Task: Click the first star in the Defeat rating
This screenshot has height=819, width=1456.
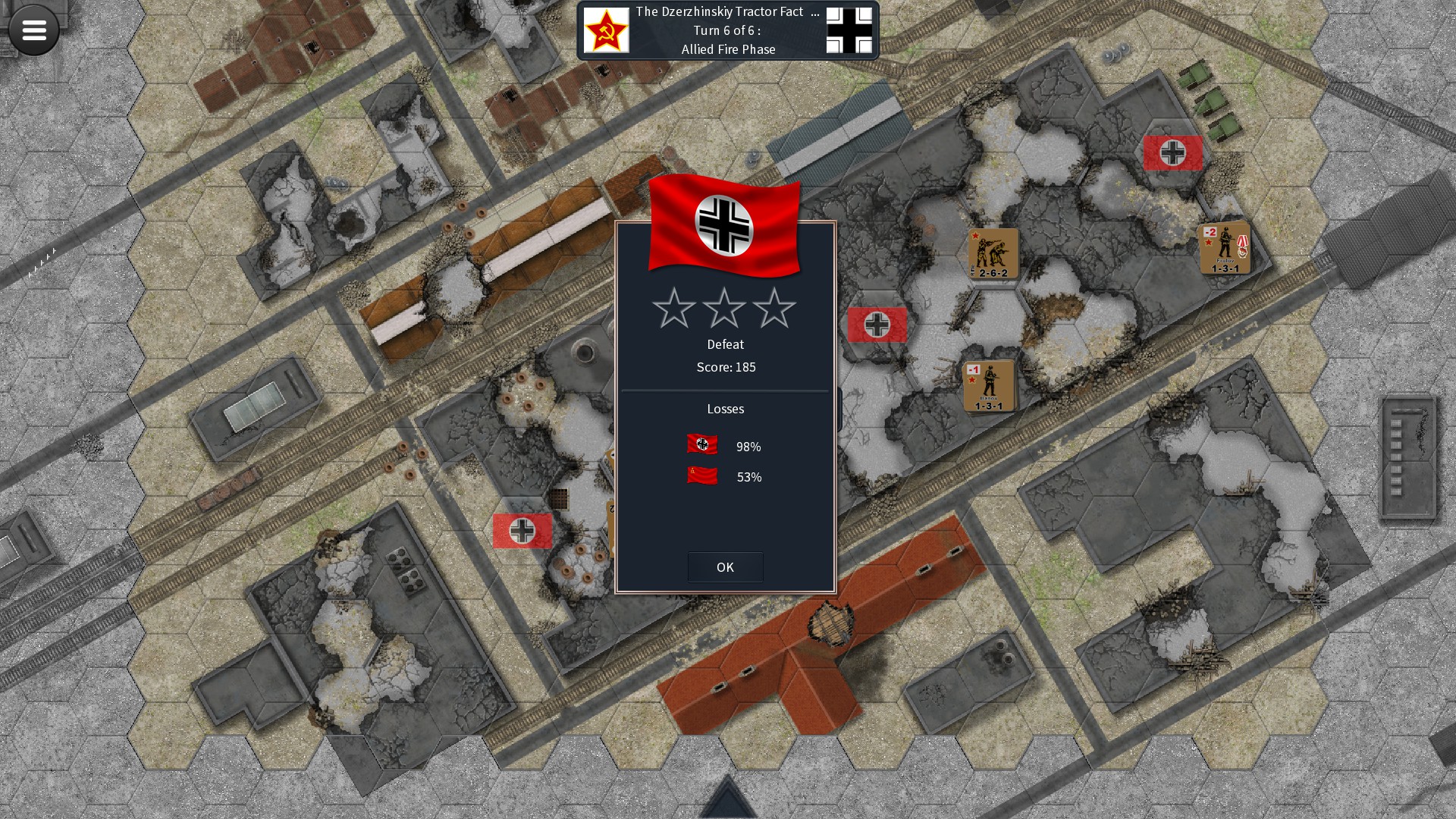Action: [x=674, y=309]
